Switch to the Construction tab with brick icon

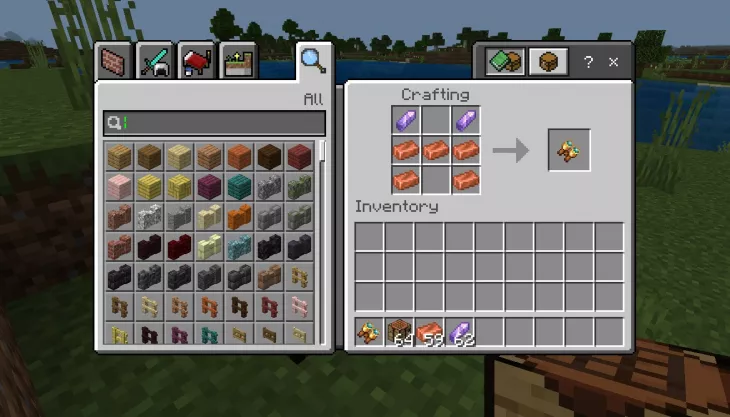click(113, 62)
